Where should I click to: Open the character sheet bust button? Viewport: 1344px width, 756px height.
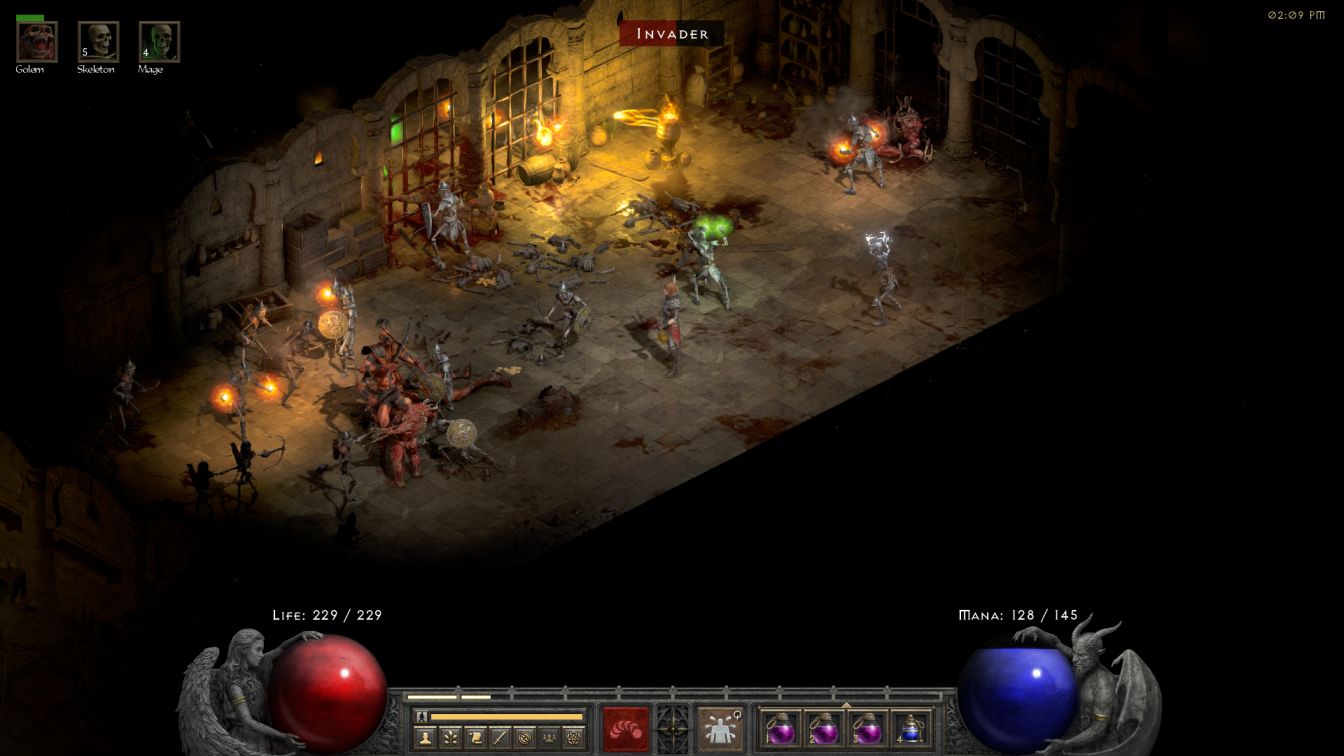pyautogui.click(x=424, y=738)
